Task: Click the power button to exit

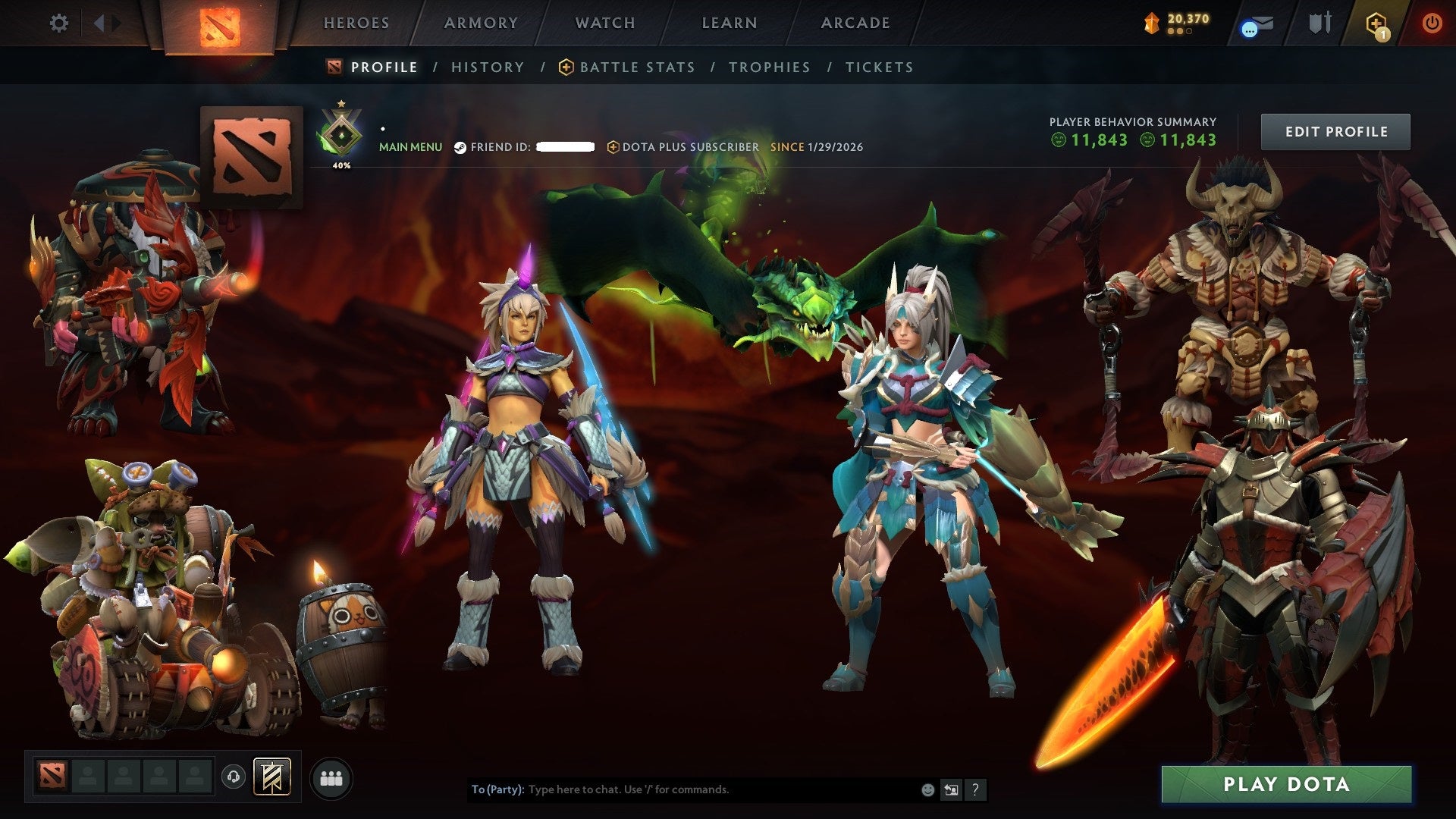Action: click(1433, 24)
